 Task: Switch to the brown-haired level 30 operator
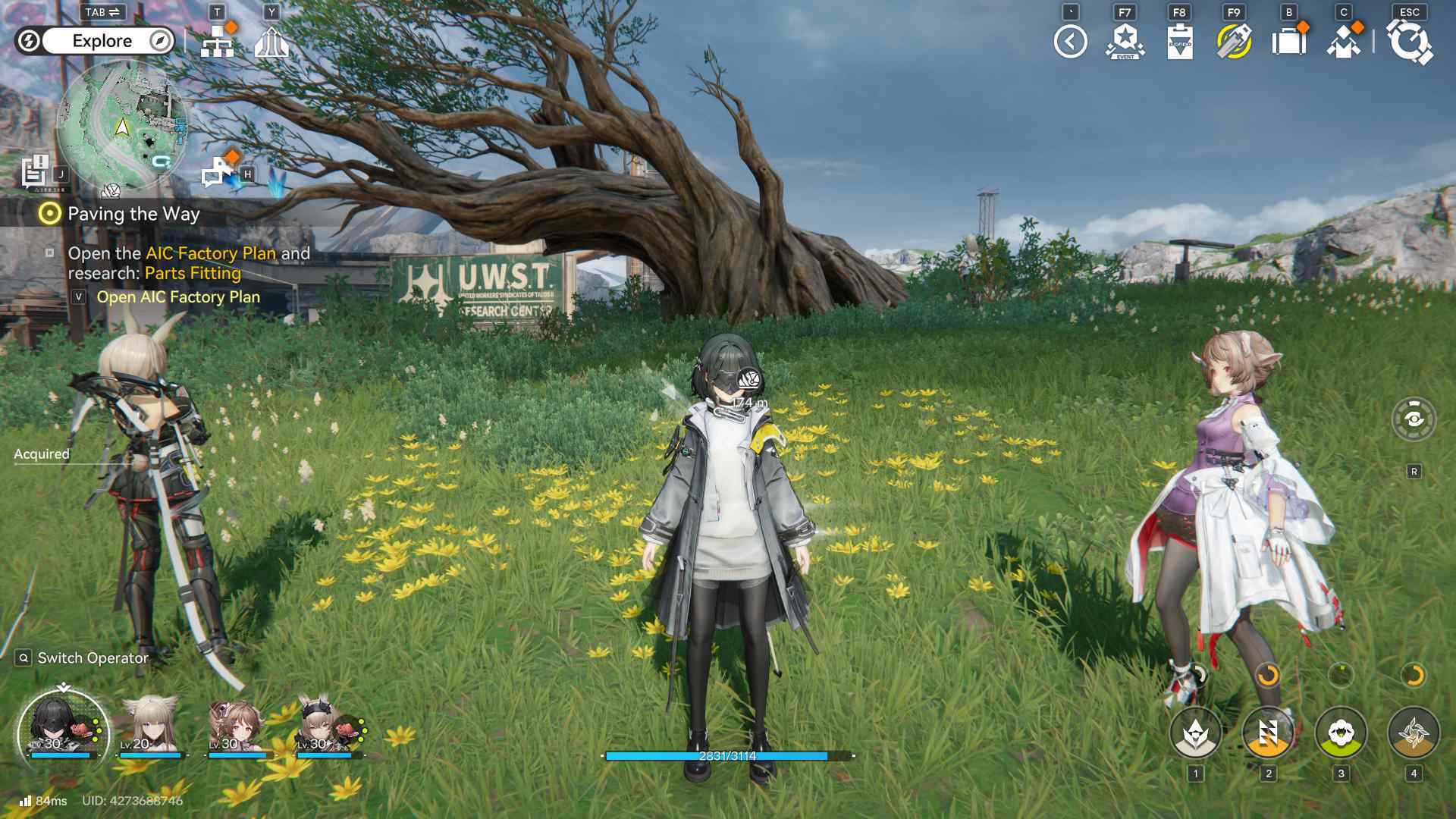pos(238,728)
